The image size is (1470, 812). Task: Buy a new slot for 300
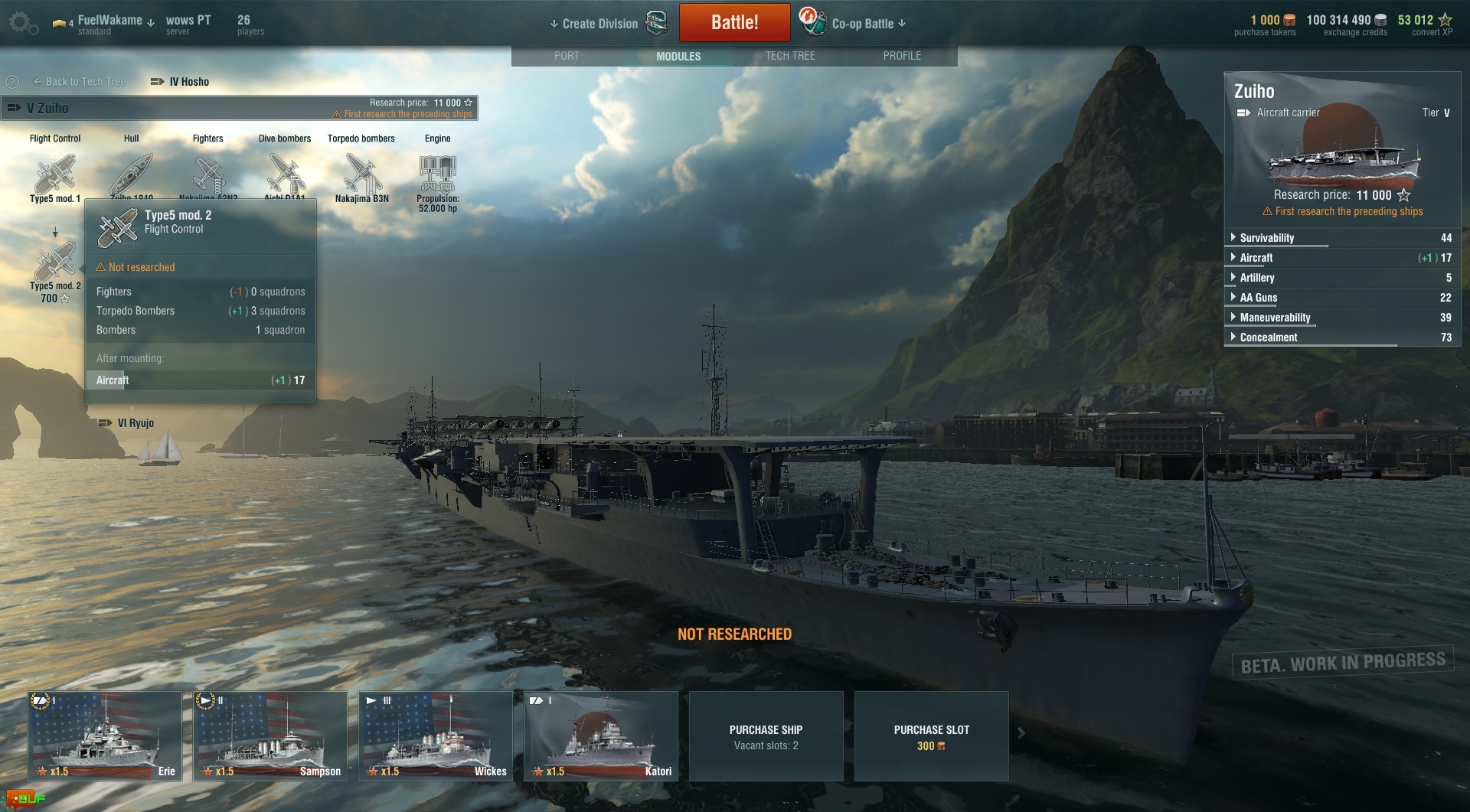[931, 735]
